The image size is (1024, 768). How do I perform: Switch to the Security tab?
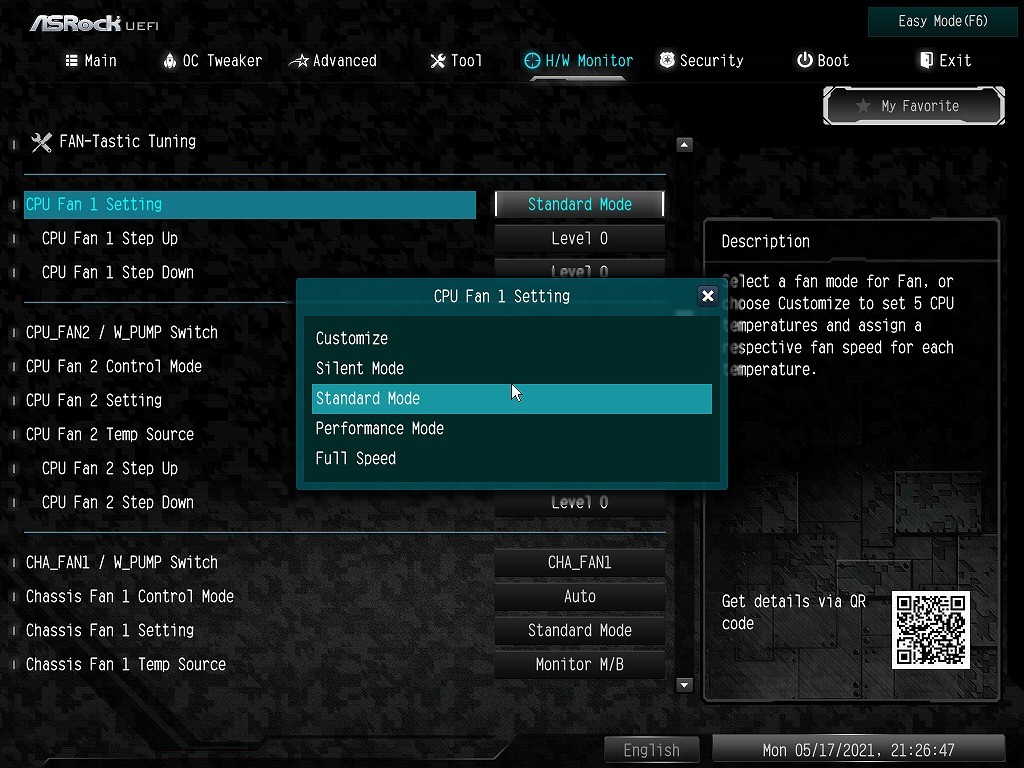point(701,61)
